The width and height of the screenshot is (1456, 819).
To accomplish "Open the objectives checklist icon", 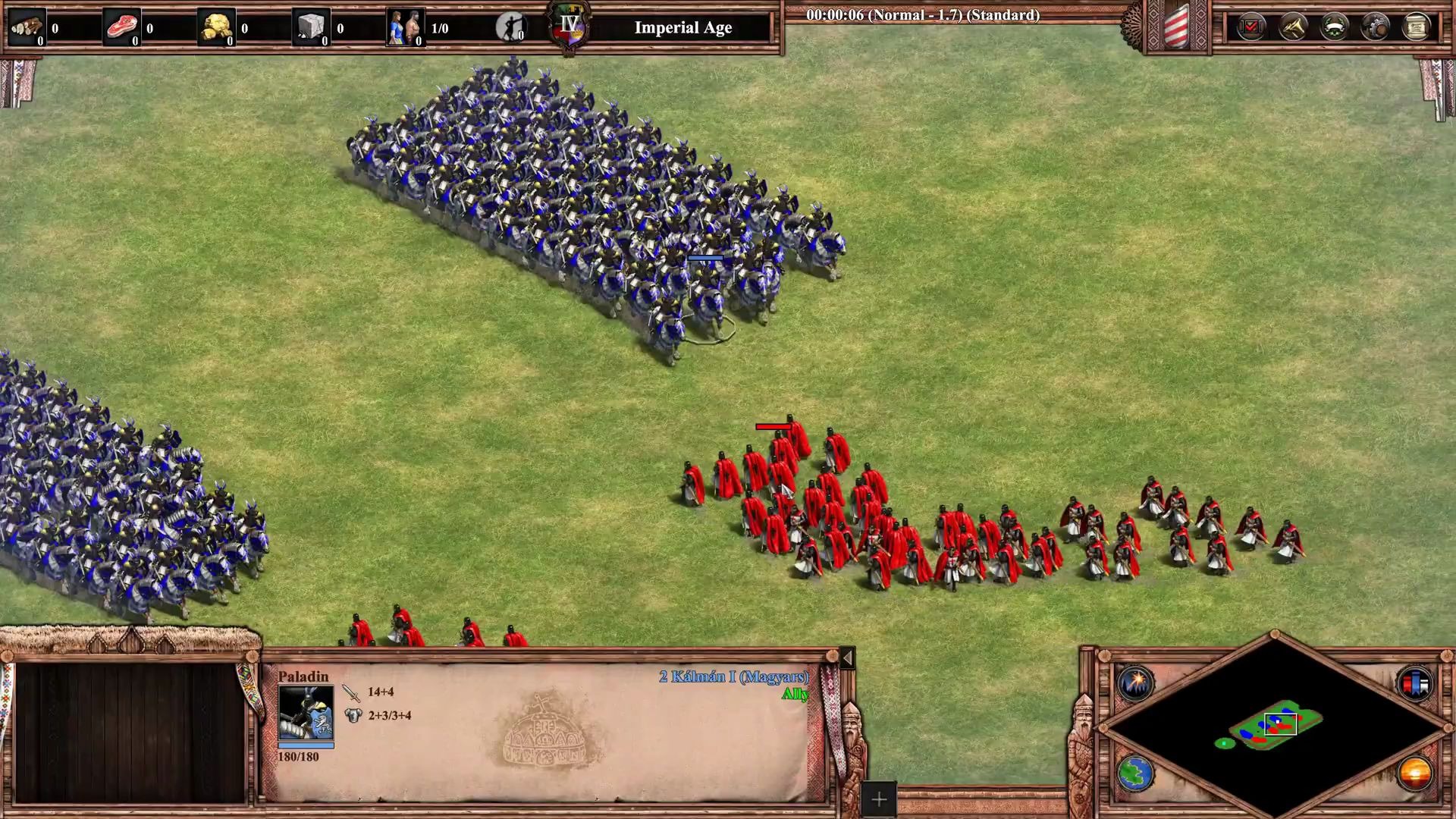I will pos(1251,28).
